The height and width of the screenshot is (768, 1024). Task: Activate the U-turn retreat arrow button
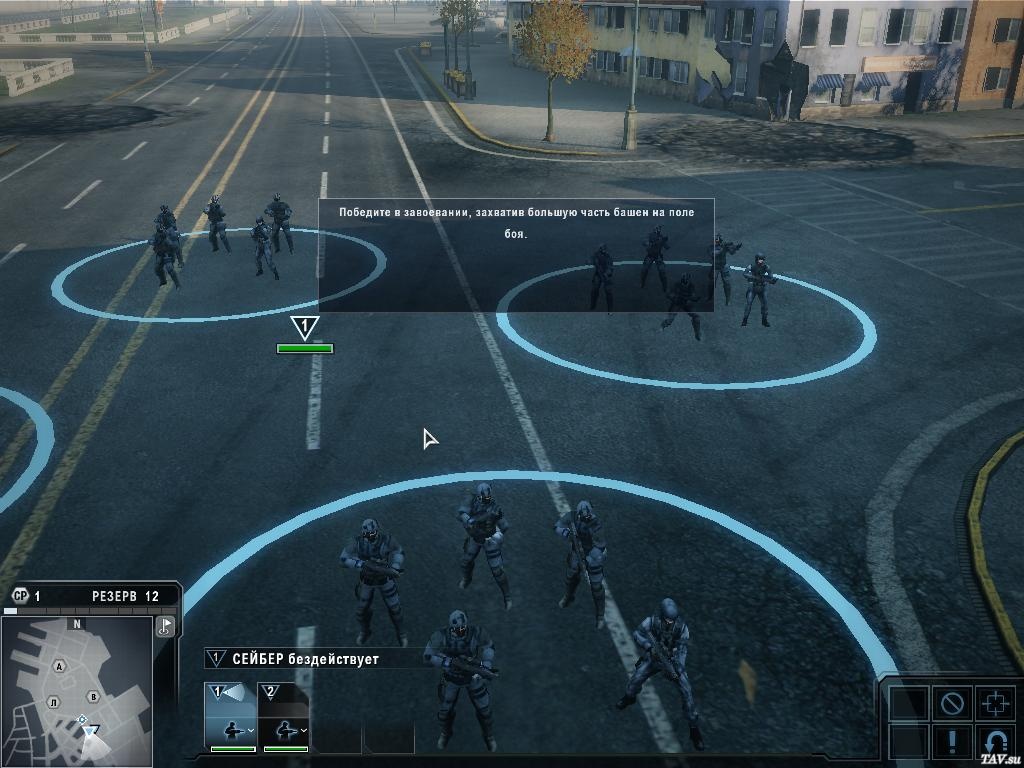coord(995,742)
